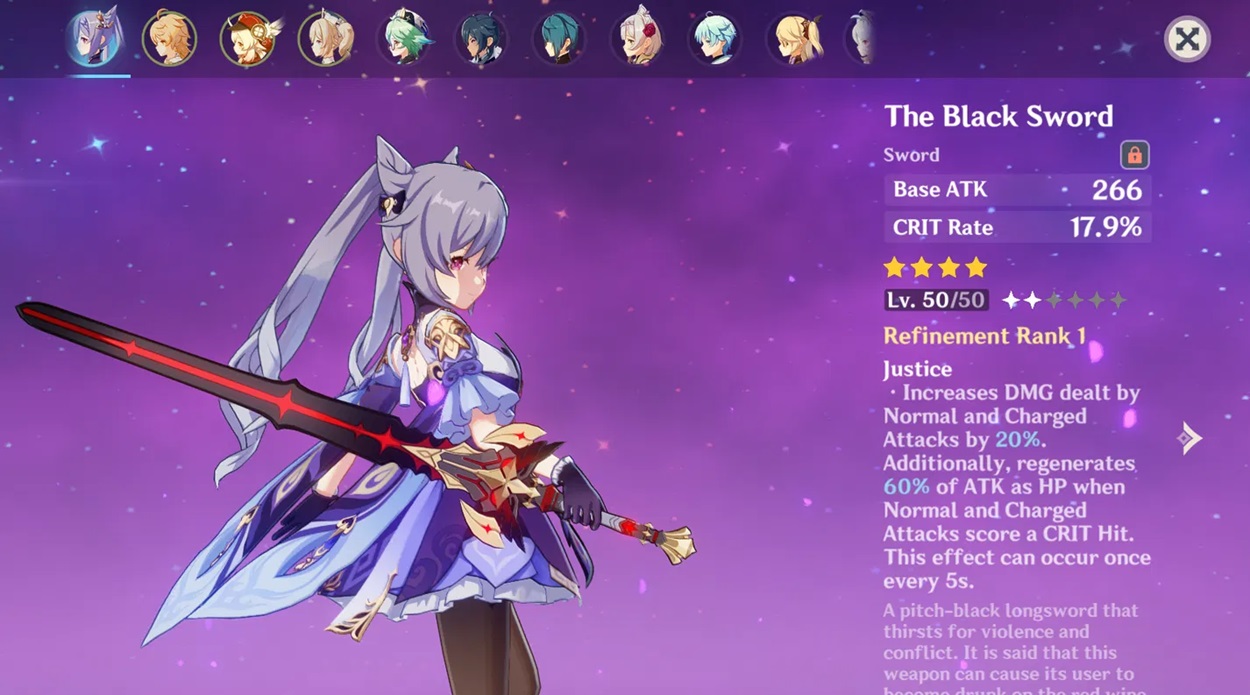The height and width of the screenshot is (695, 1250).
Task: Select the dark teal-haired character facing away
Action: click(x=559, y=39)
